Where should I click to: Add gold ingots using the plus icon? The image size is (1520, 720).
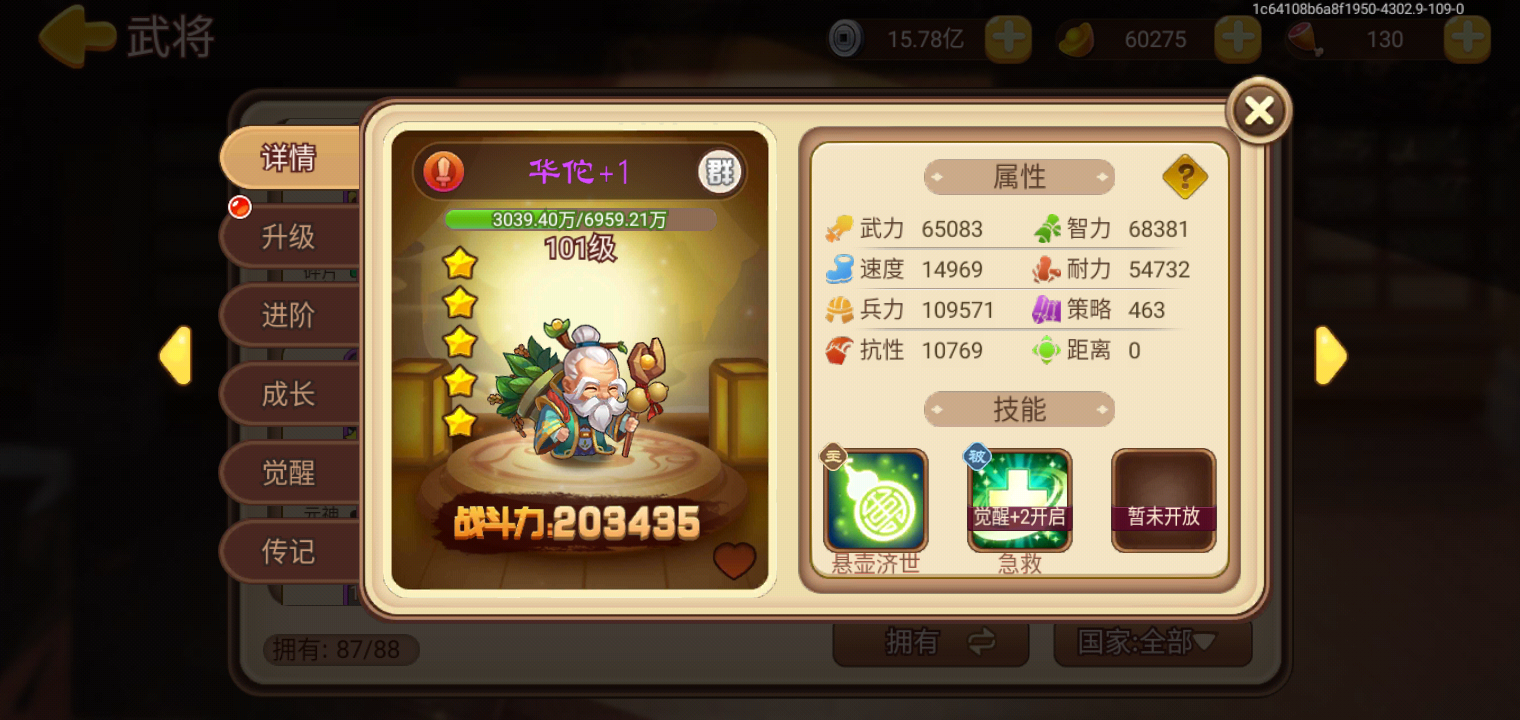point(1237,39)
